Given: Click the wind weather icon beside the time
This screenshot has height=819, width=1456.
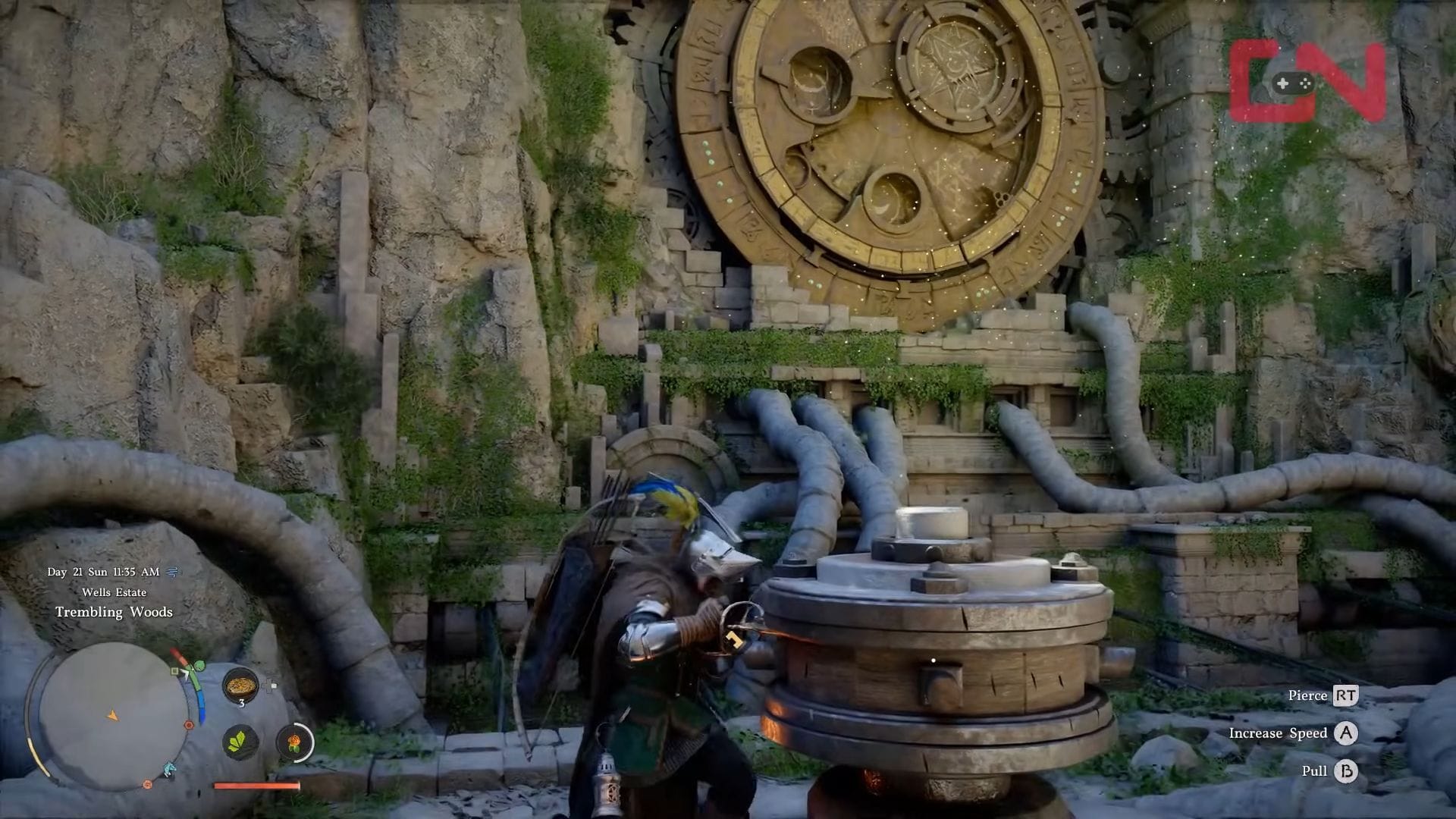Looking at the screenshot, I should click(174, 572).
